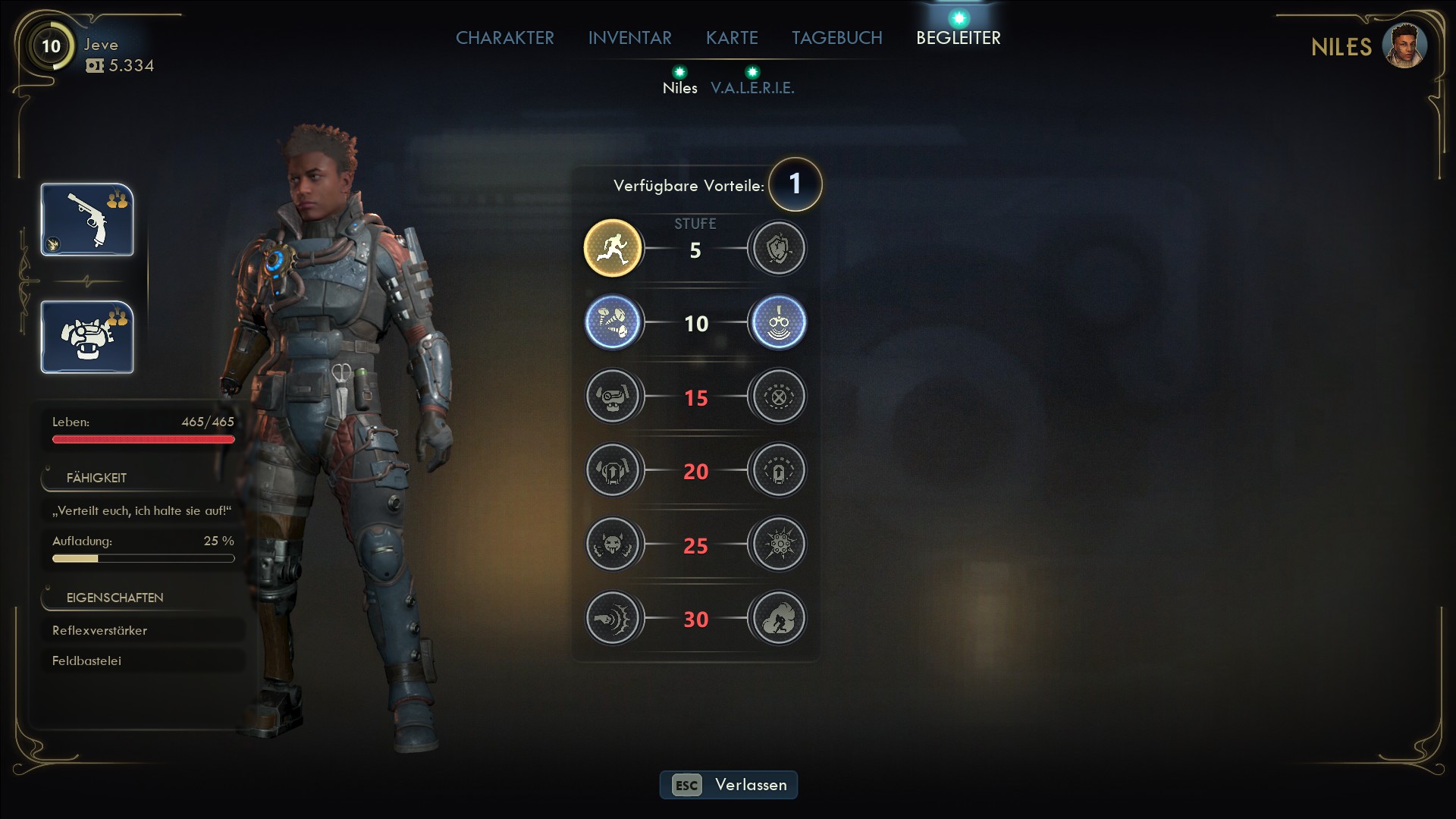Switch to the CHARAKTER tab
Viewport: 1456px width, 819px height.
pos(504,38)
